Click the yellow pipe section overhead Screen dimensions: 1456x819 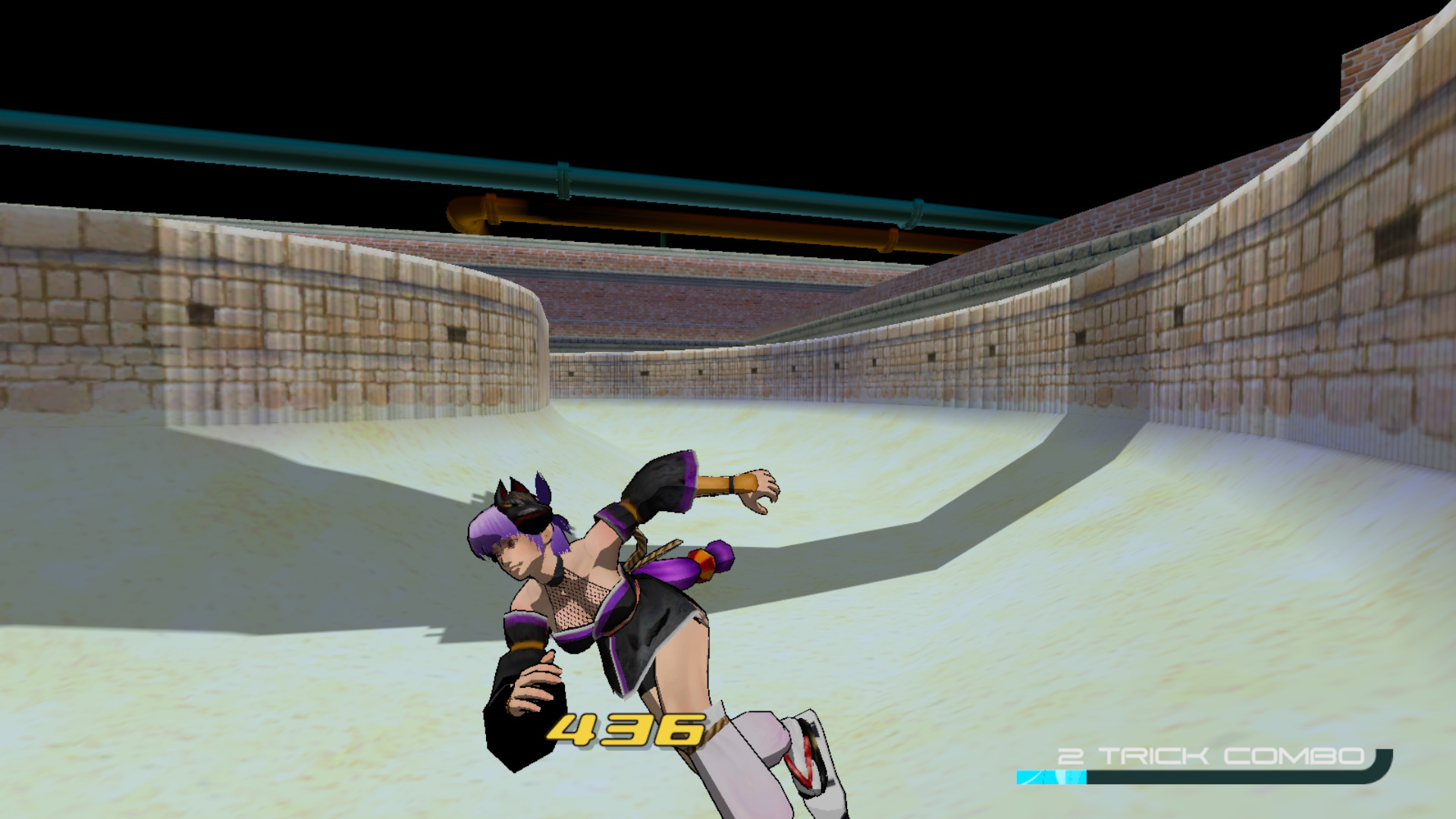[682, 220]
